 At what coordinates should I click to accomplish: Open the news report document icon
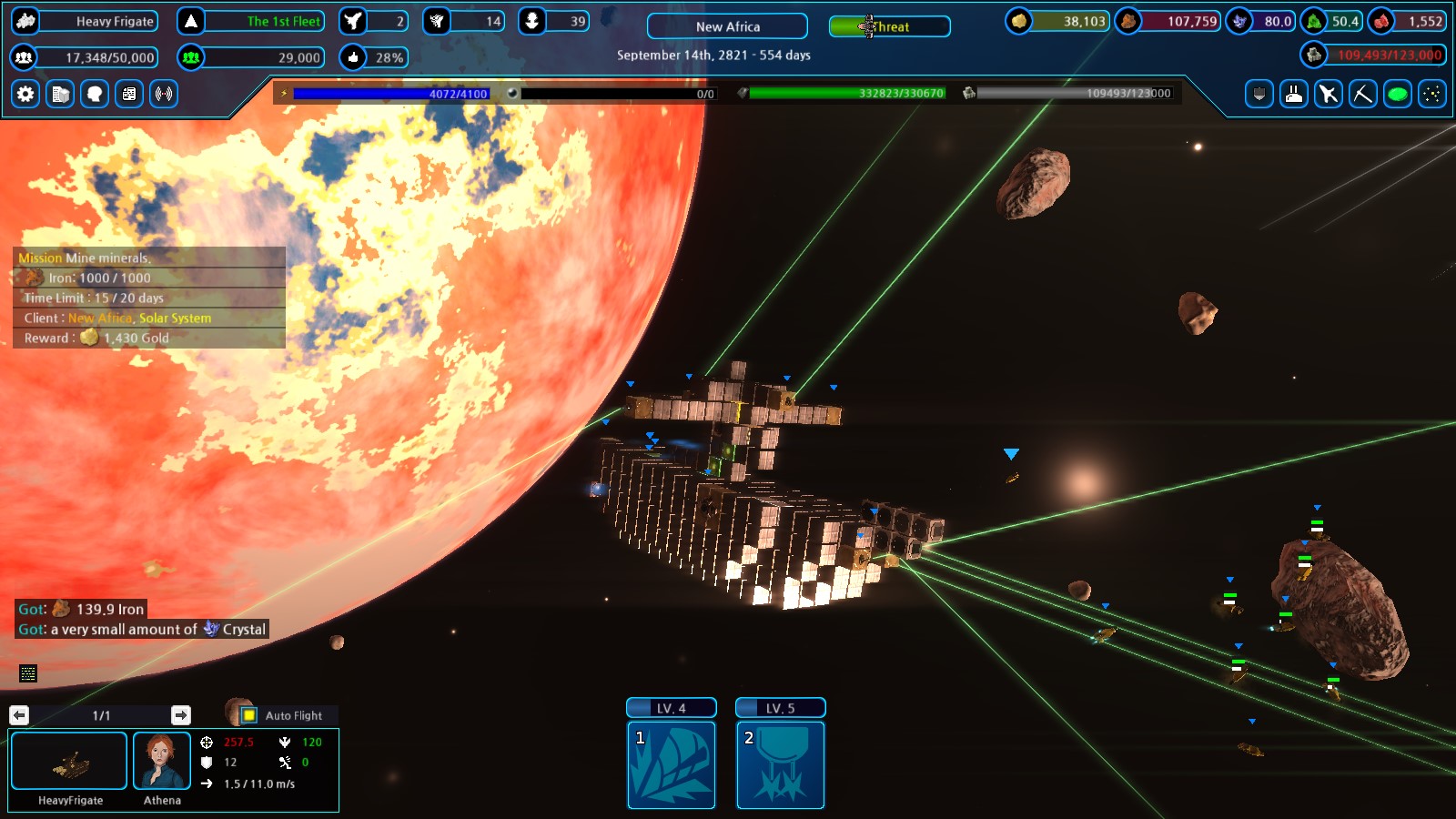click(128, 95)
